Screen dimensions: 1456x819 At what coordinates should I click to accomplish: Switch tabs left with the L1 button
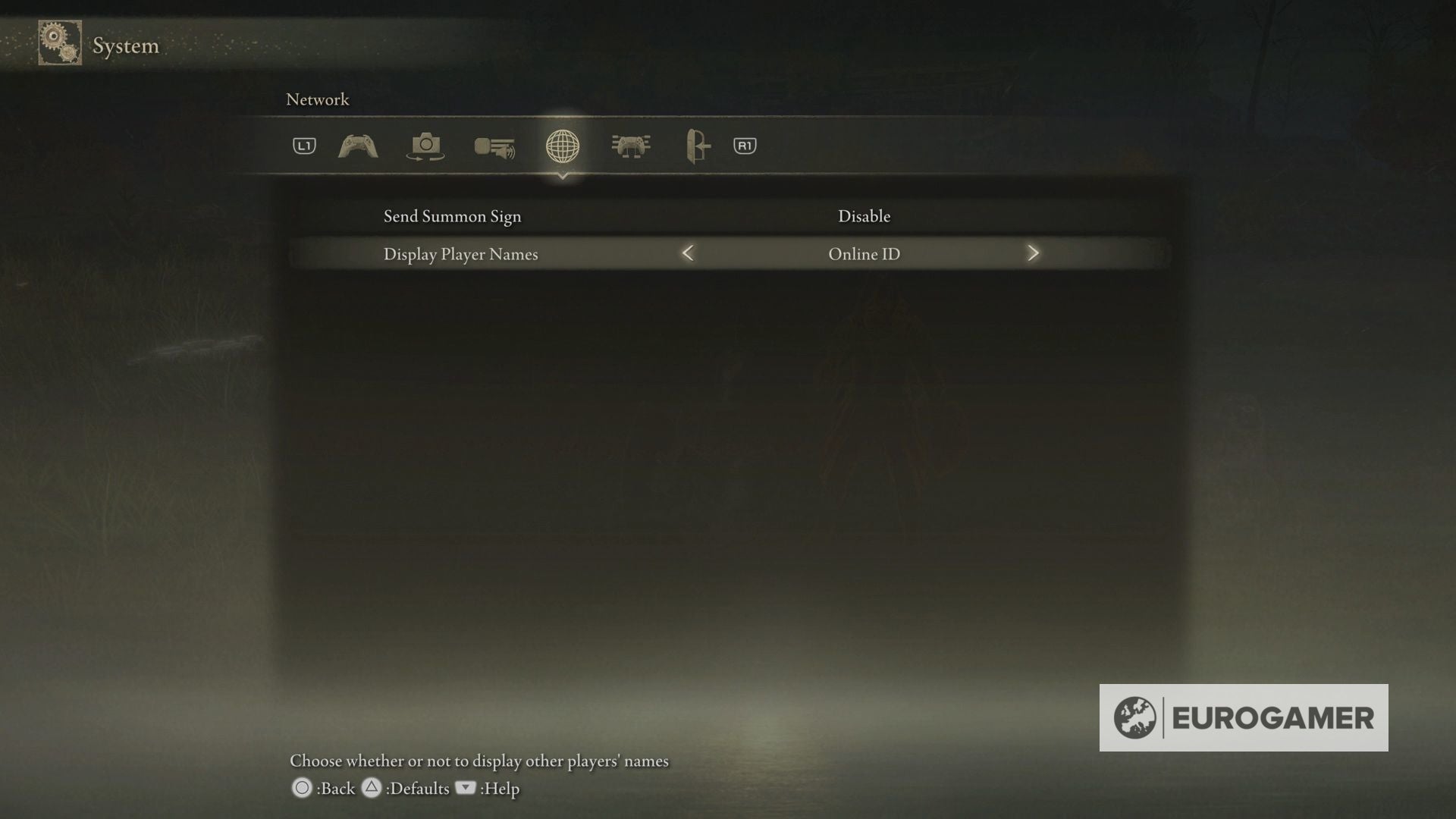pyautogui.click(x=303, y=146)
